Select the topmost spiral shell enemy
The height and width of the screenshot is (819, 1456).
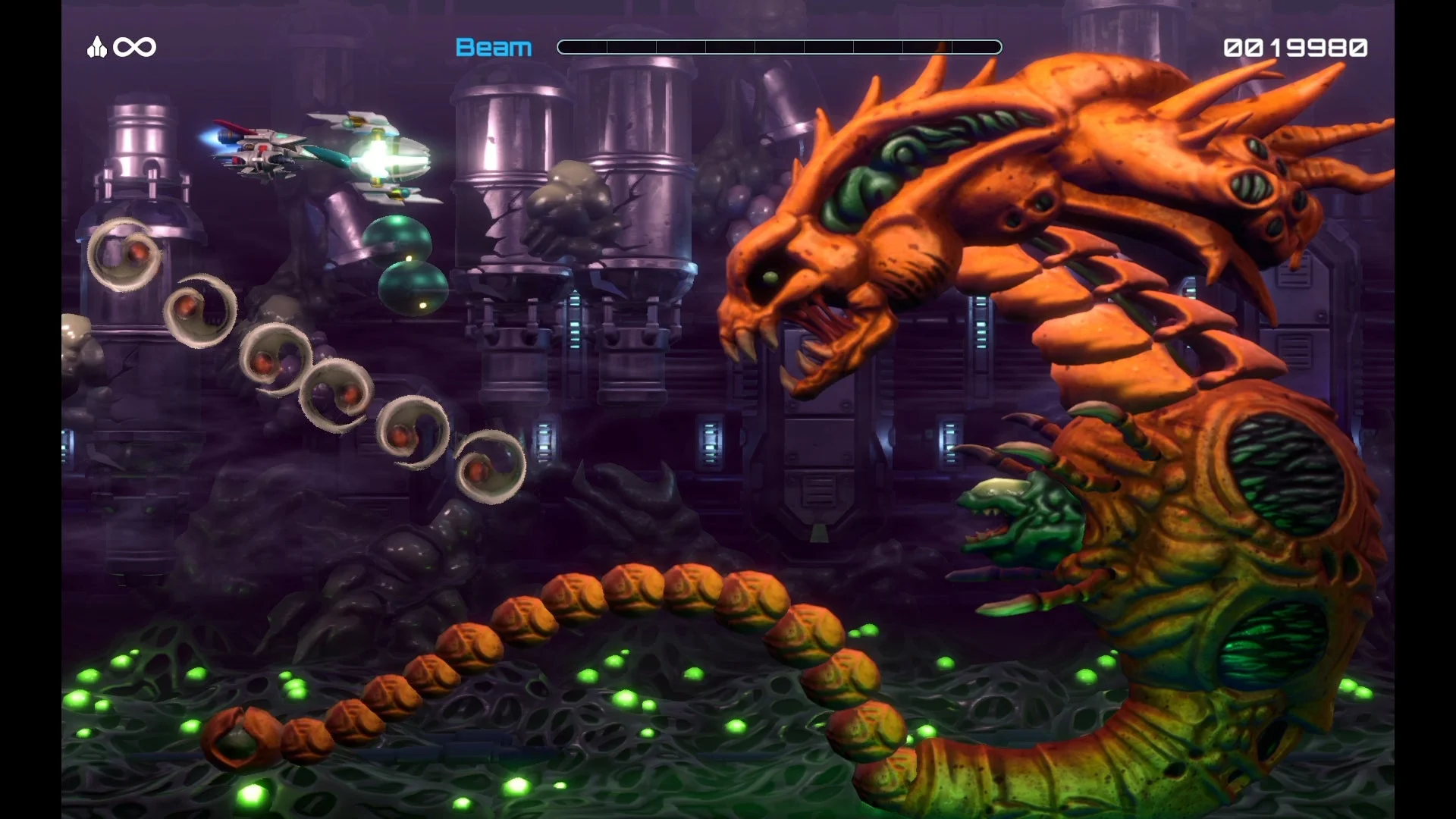coord(124,254)
